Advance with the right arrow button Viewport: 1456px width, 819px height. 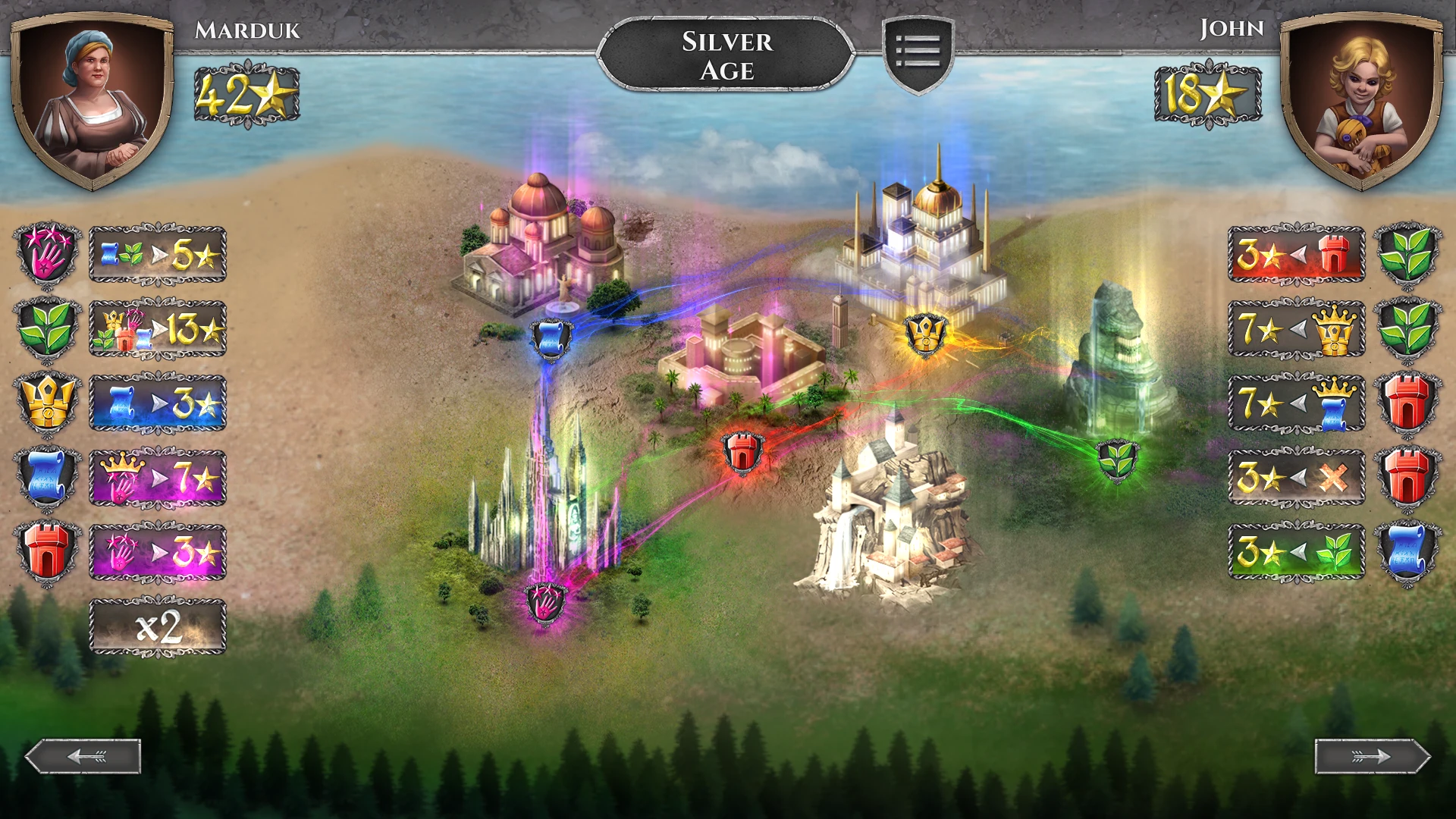(x=1372, y=756)
